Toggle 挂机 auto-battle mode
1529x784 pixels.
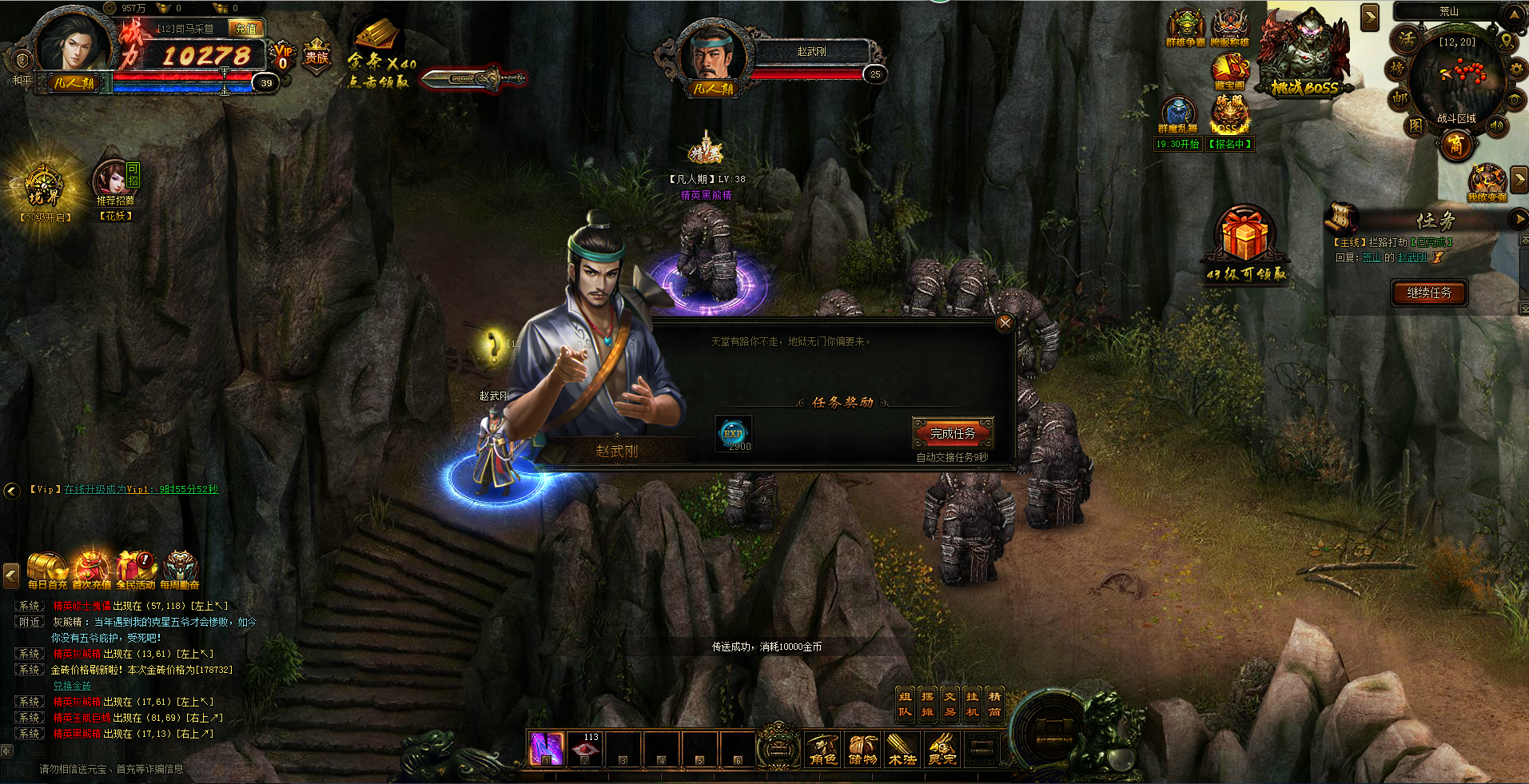coord(972,704)
